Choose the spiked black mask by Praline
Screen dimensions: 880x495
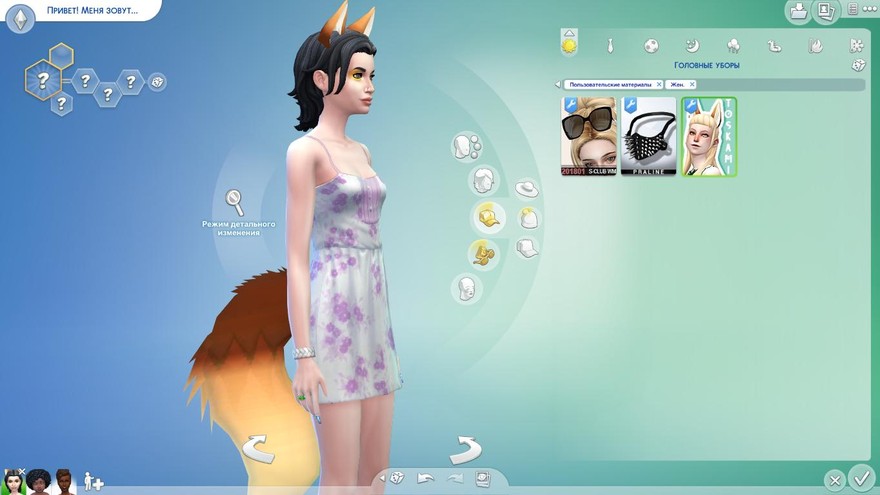pos(649,136)
